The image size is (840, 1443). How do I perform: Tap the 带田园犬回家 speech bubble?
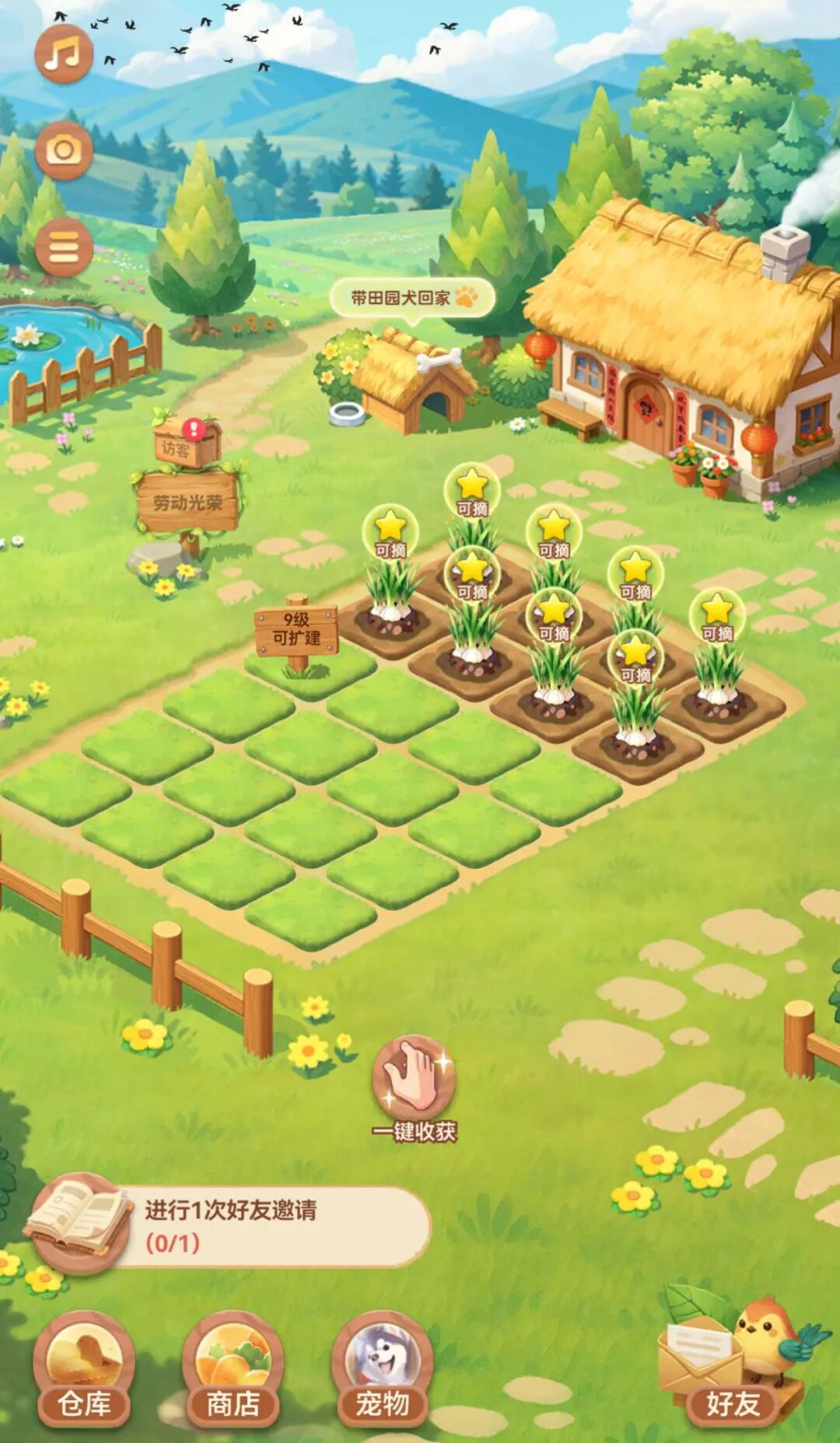[x=412, y=298]
